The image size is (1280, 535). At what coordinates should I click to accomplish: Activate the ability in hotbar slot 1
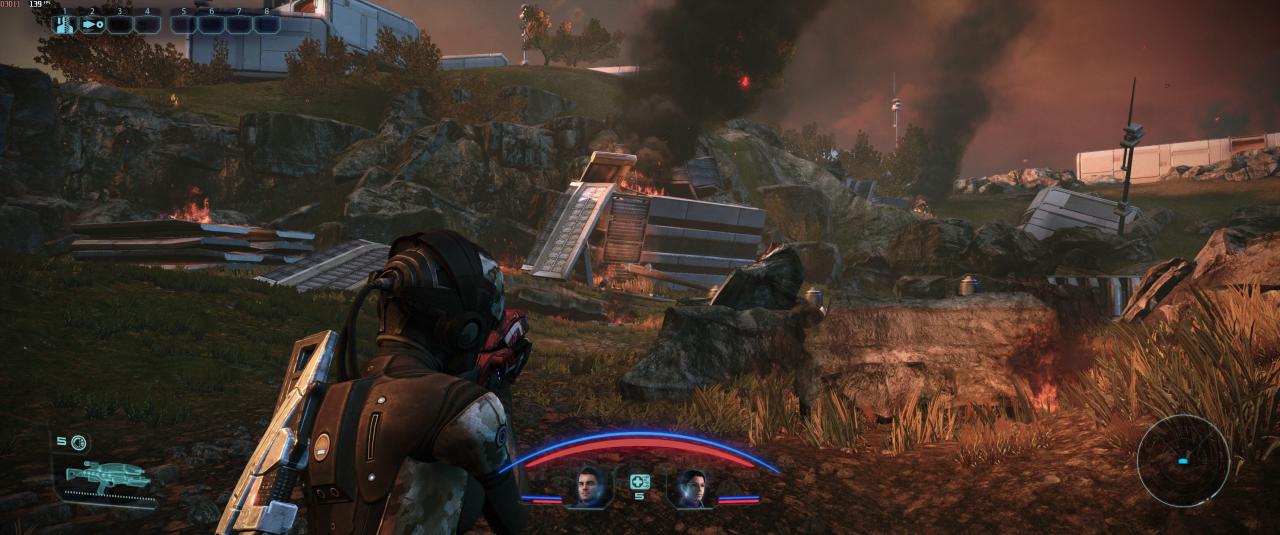64,24
